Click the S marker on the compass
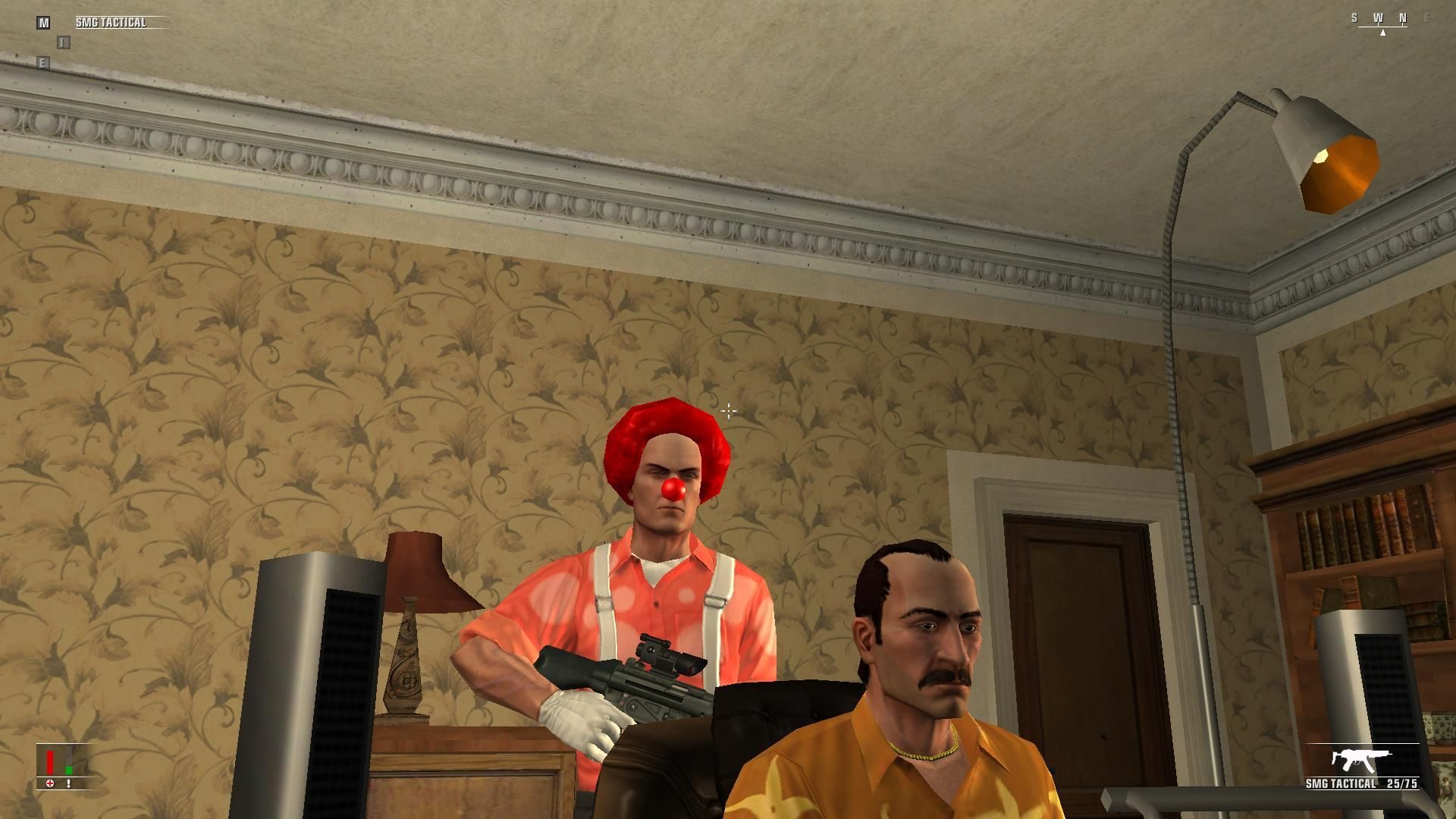The image size is (1456, 819). (1354, 17)
